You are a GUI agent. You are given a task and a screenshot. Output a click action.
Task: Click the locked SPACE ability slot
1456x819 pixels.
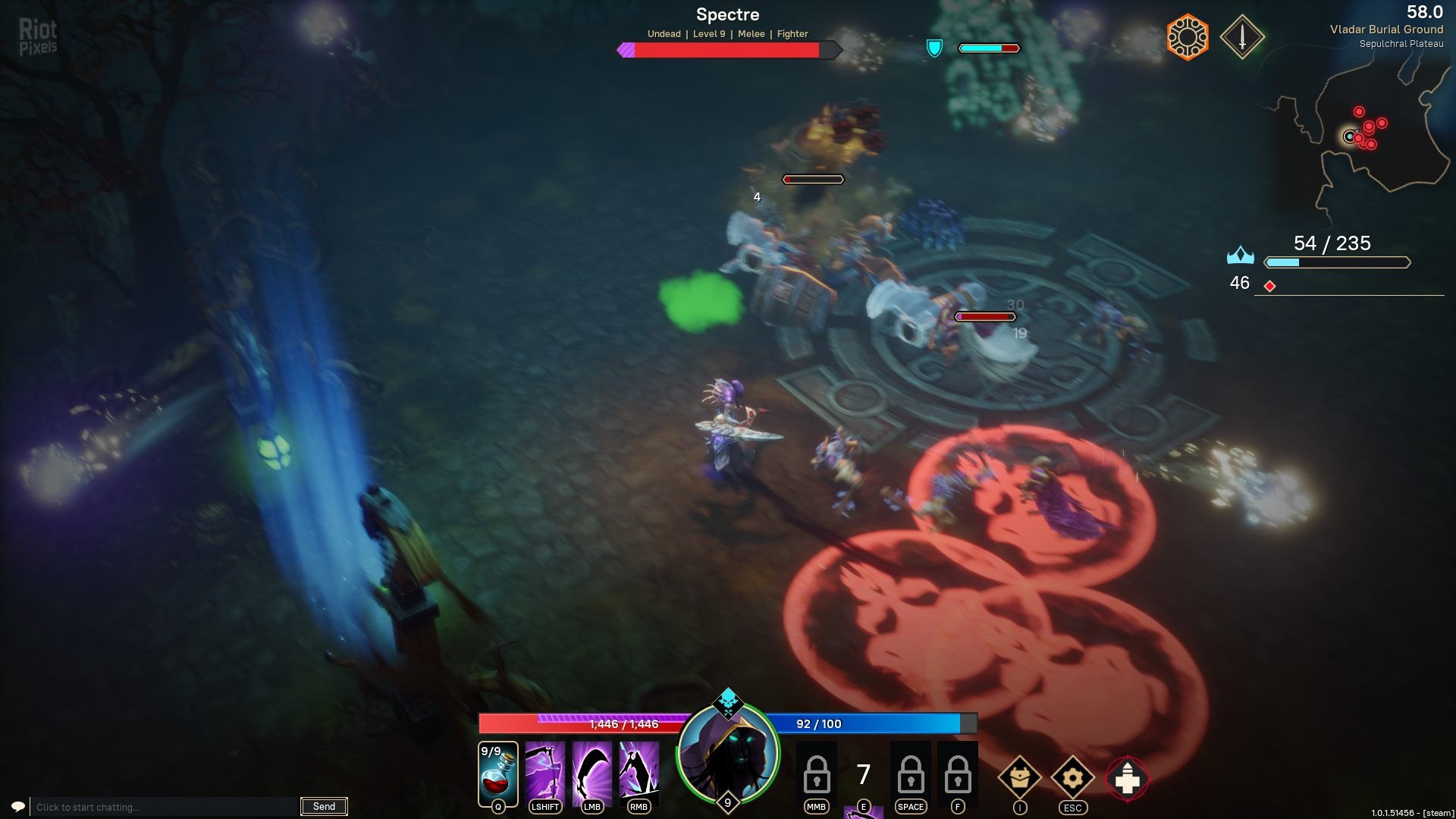[x=910, y=773]
